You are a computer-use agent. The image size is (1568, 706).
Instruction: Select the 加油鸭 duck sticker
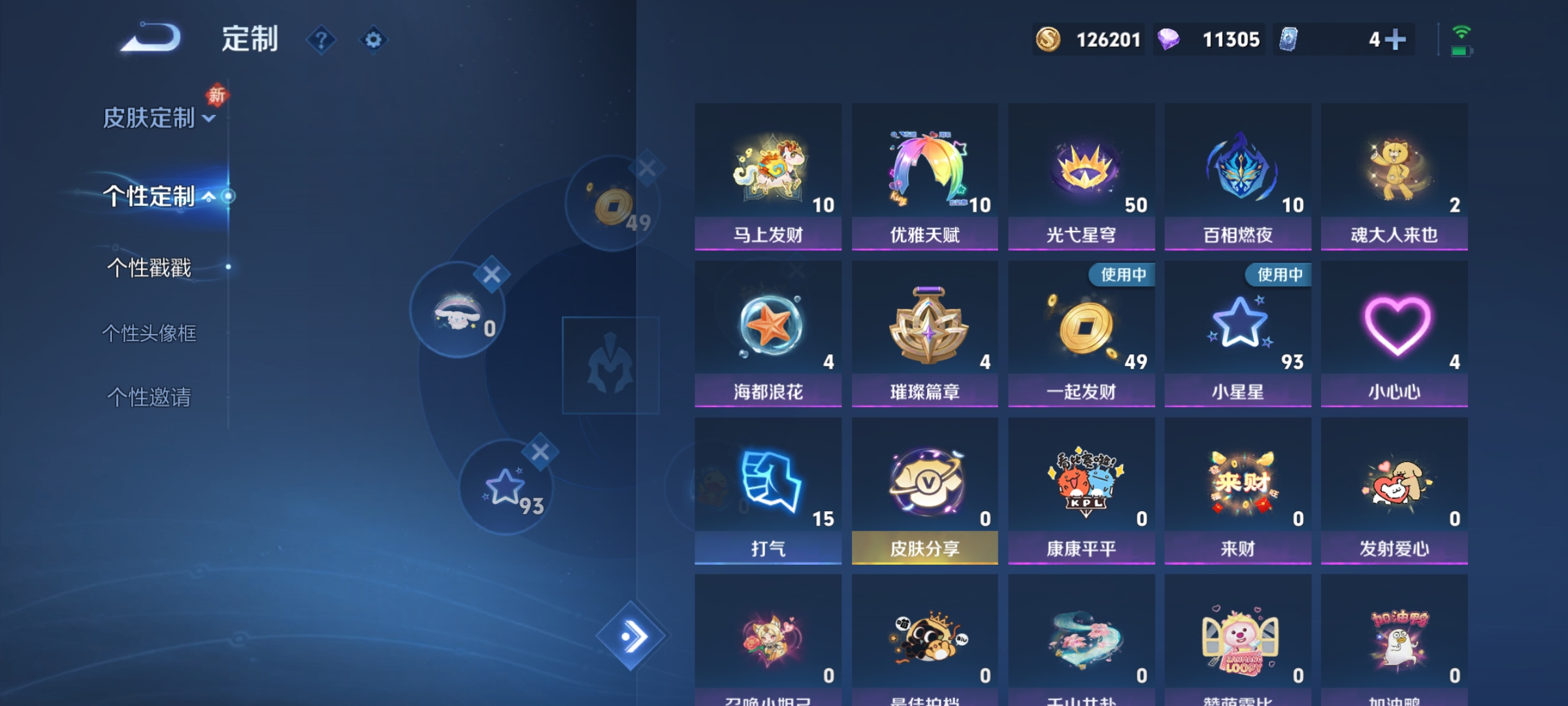[x=1394, y=644]
